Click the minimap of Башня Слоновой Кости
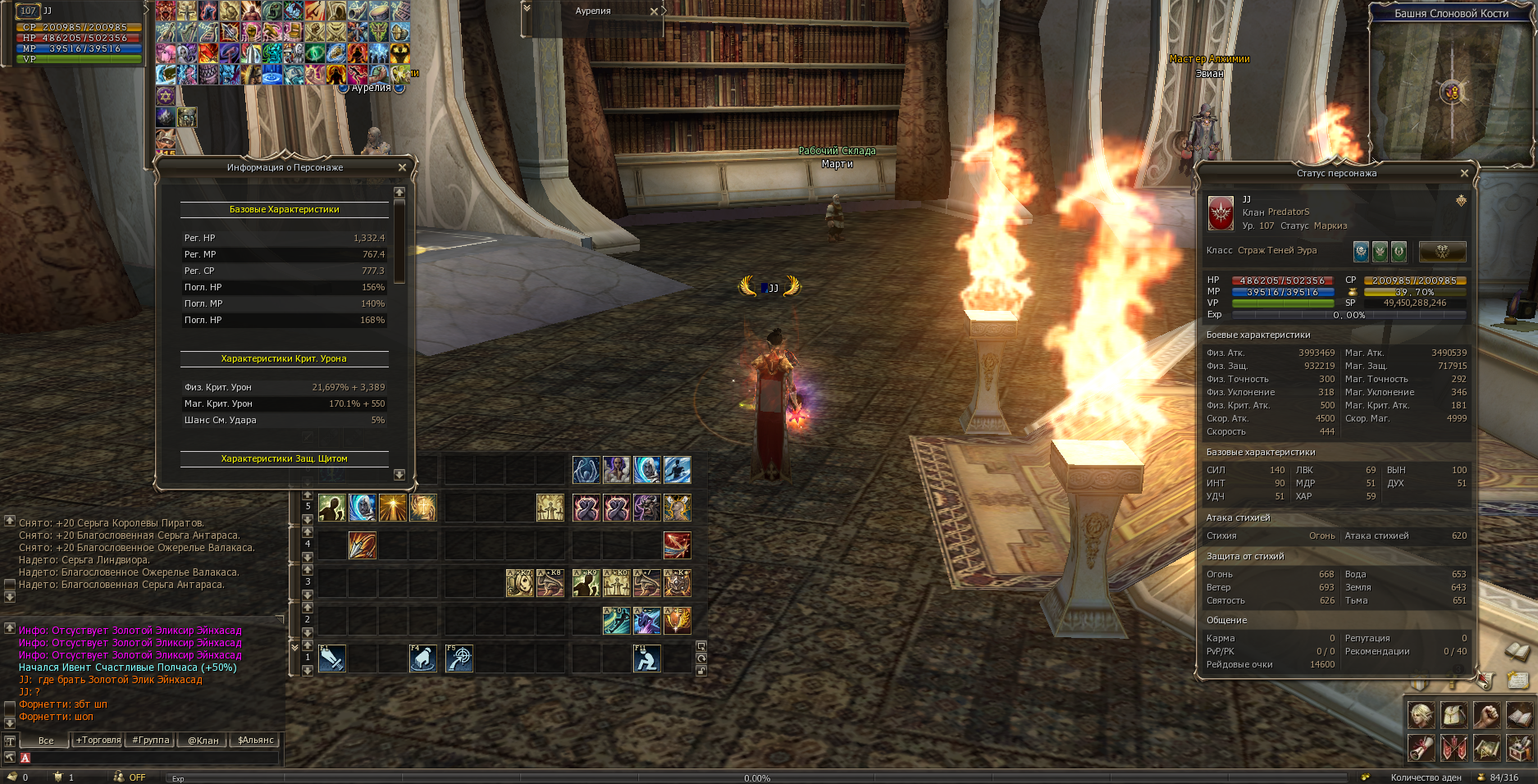 click(x=1450, y=90)
